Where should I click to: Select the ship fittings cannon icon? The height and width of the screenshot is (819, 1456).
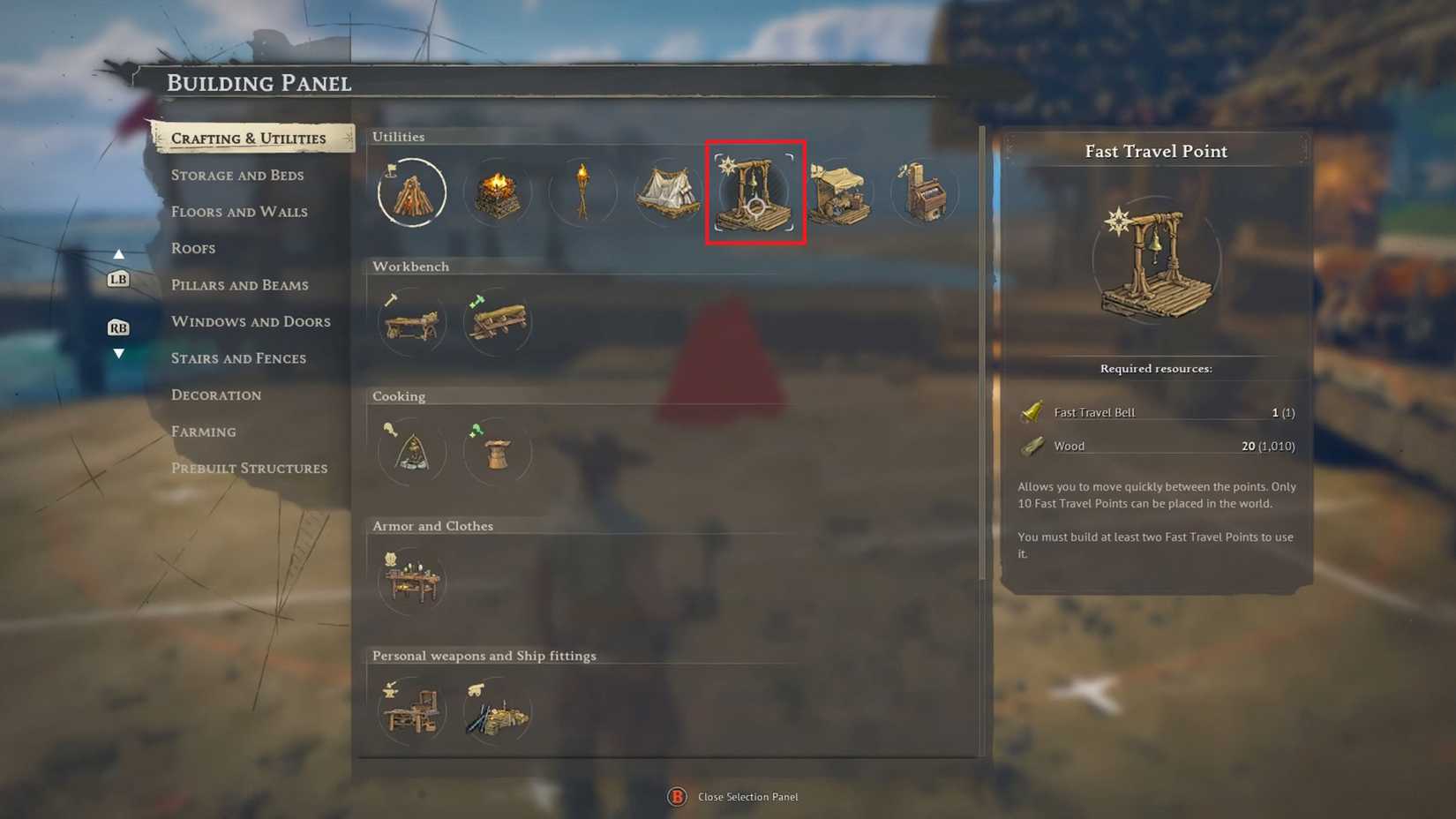(497, 710)
